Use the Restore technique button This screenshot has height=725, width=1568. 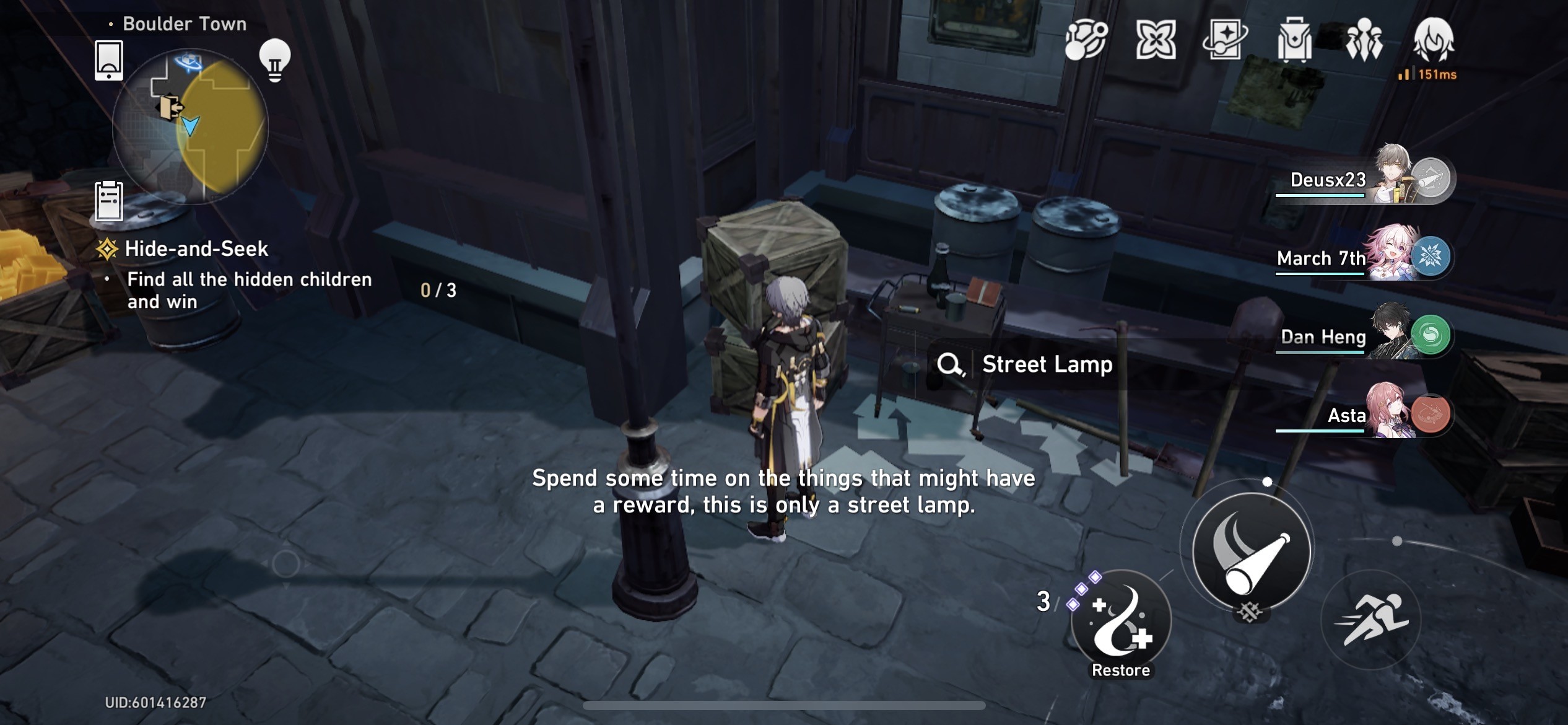[1121, 620]
